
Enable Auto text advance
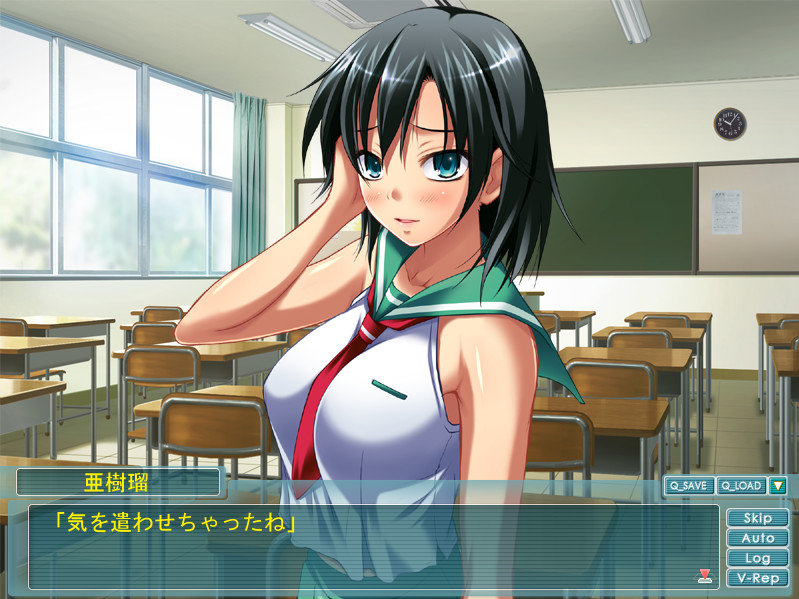[x=757, y=538]
